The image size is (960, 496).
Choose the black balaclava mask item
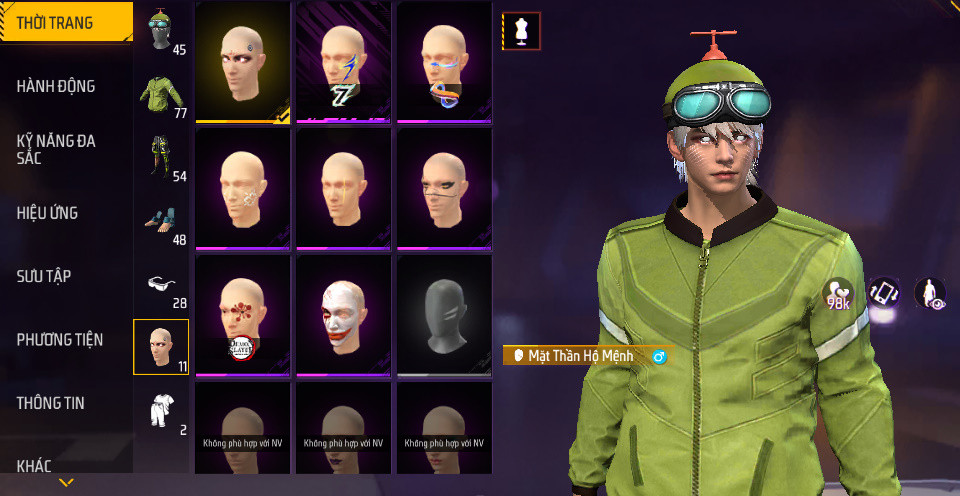point(444,314)
